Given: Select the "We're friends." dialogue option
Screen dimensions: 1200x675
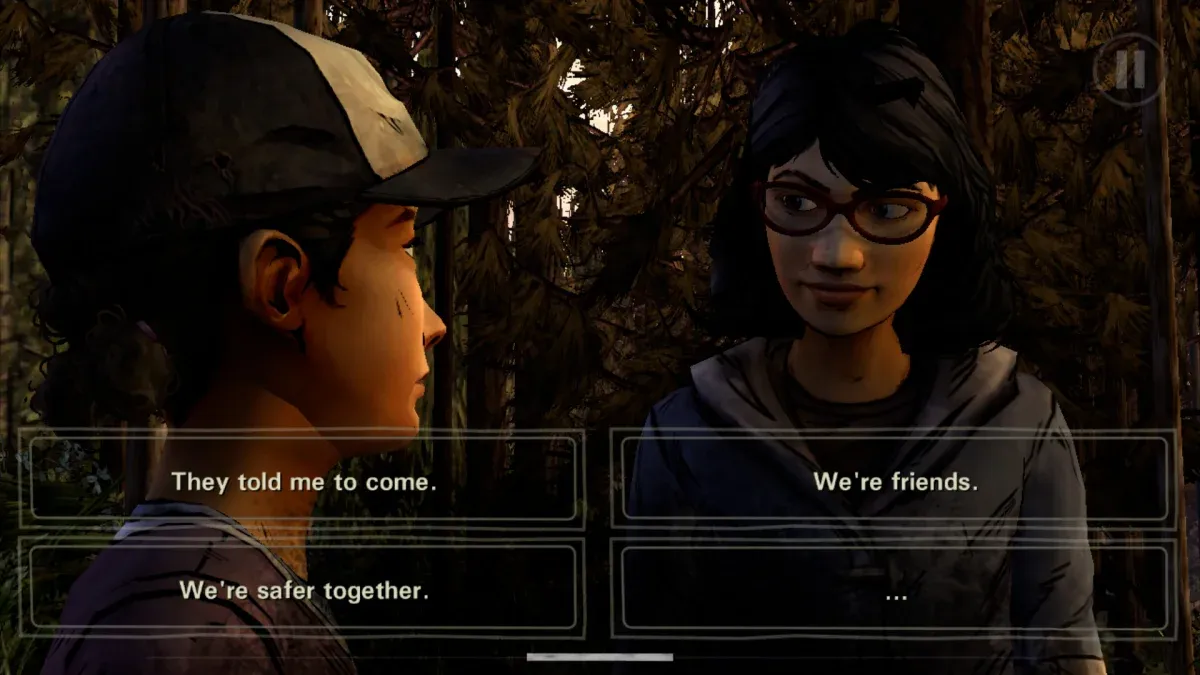Looking at the screenshot, I should 895,481.
